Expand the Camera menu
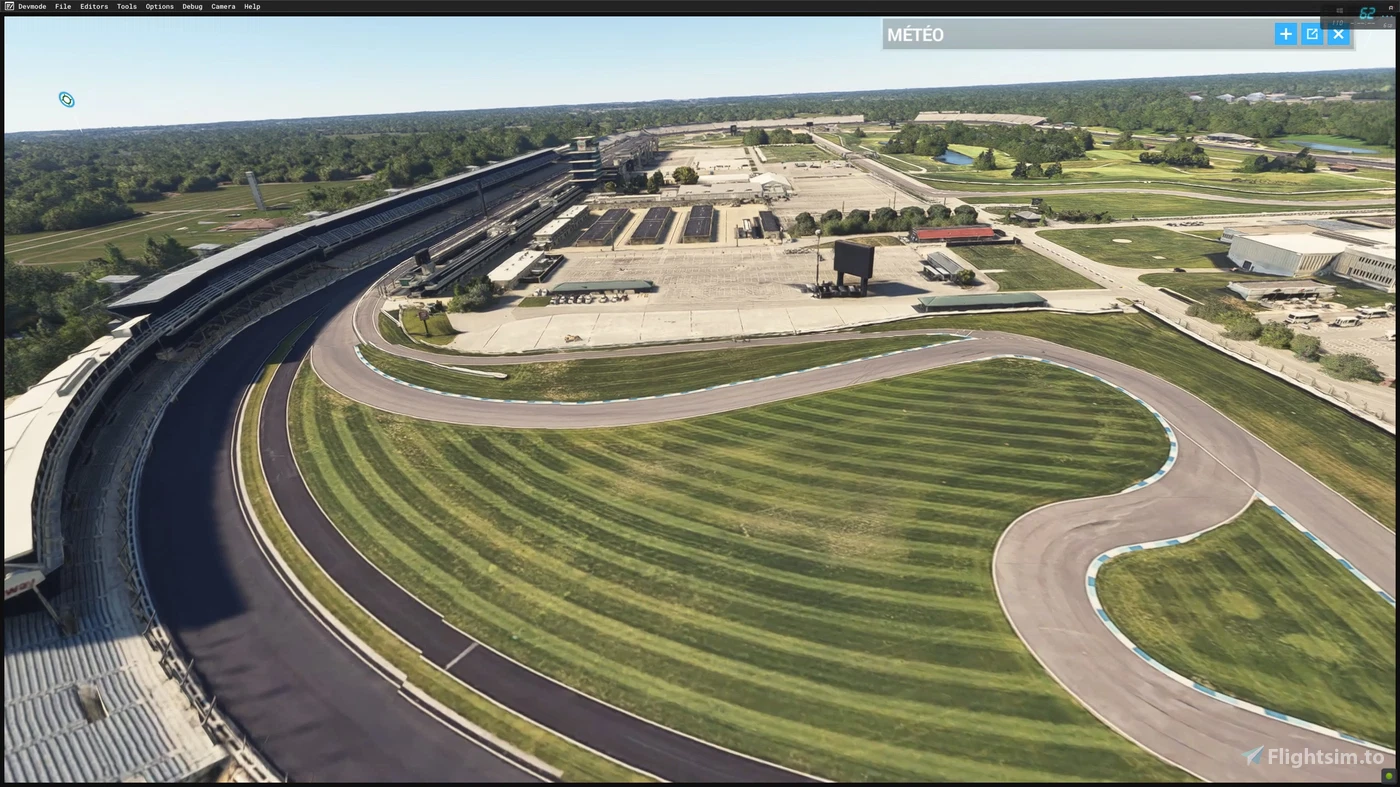1400x787 pixels. tap(222, 6)
